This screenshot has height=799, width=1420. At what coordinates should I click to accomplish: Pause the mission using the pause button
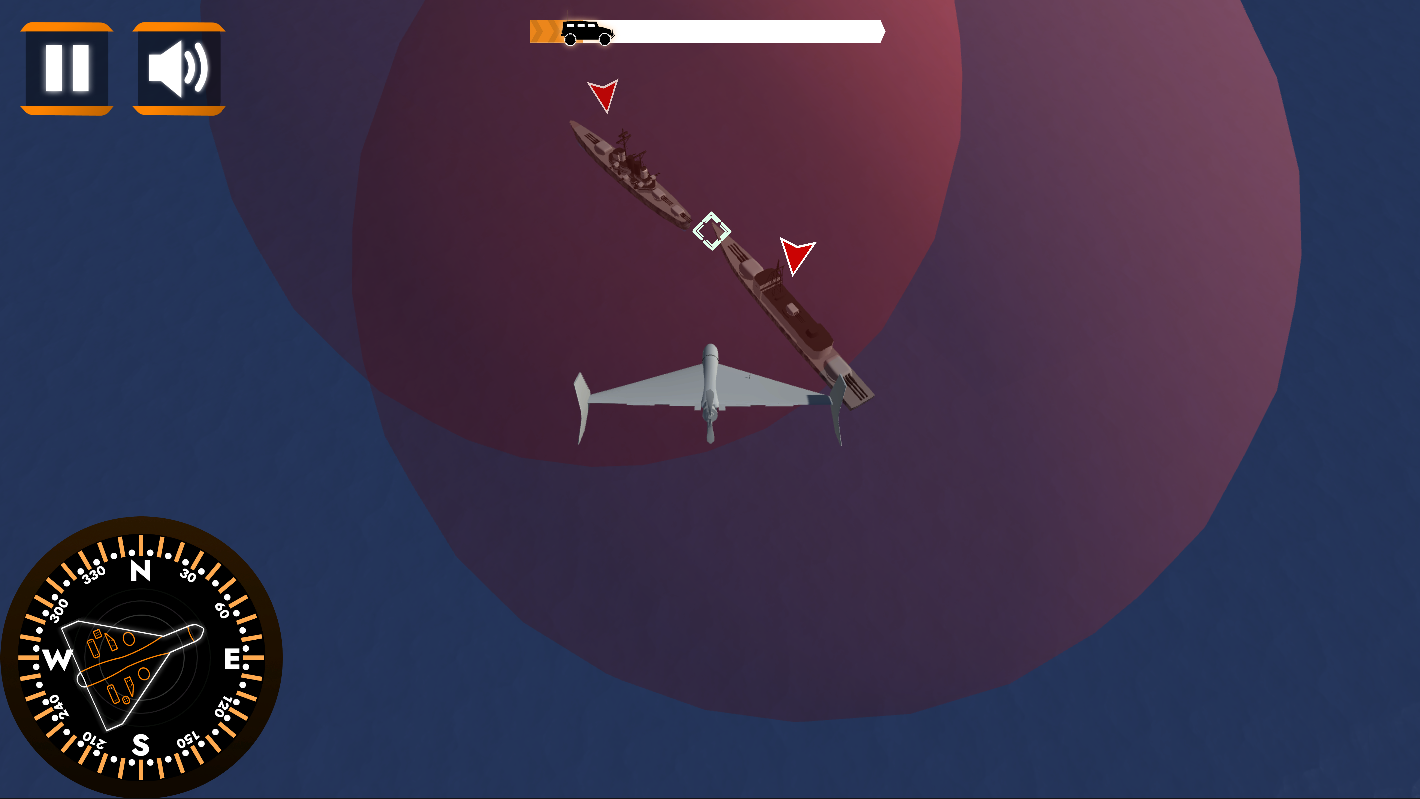(x=66, y=67)
